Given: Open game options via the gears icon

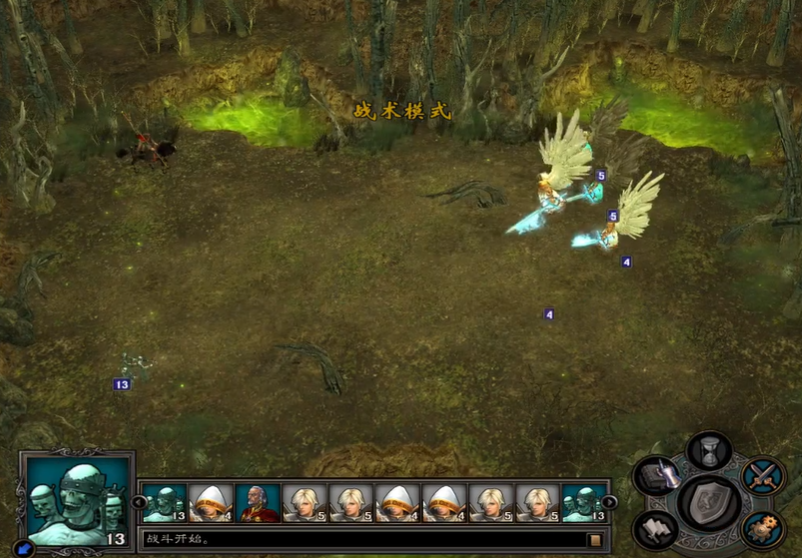Looking at the screenshot, I should [764, 527].
